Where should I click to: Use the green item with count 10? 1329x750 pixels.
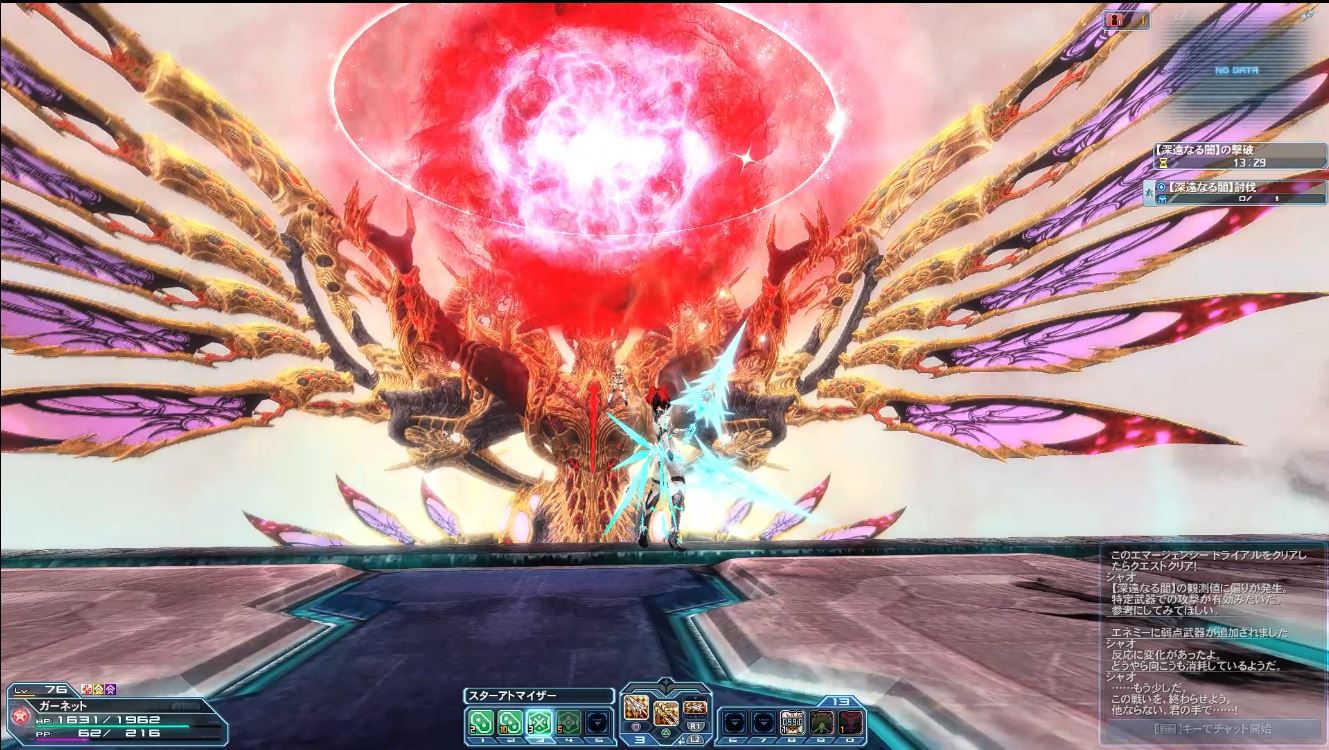click(510, 721)
